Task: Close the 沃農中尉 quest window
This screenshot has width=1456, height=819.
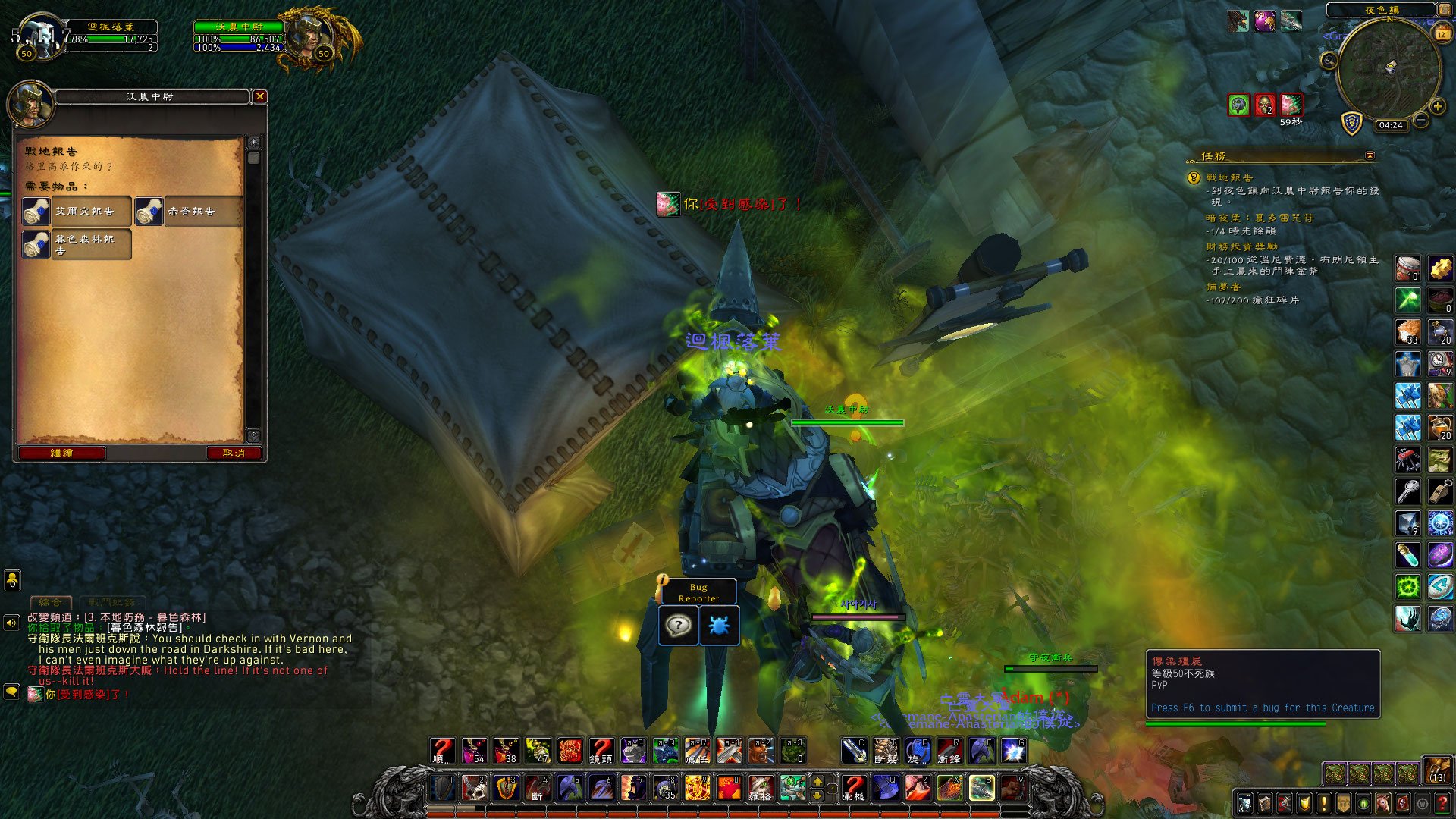Action: click(x=260, y=96)
